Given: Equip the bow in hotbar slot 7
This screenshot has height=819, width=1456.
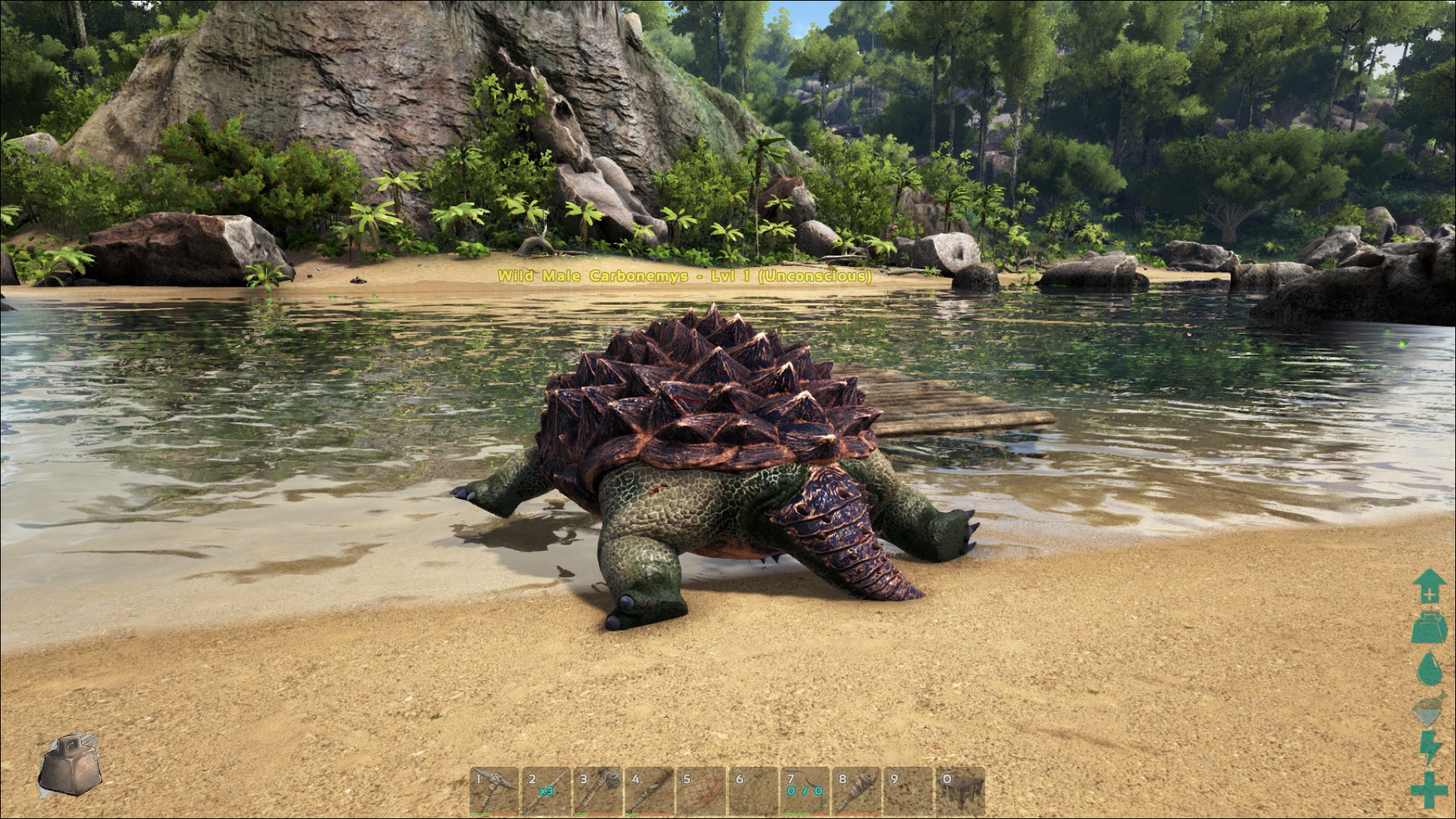Looking at the screenshot, I should (x=805, y=792).
